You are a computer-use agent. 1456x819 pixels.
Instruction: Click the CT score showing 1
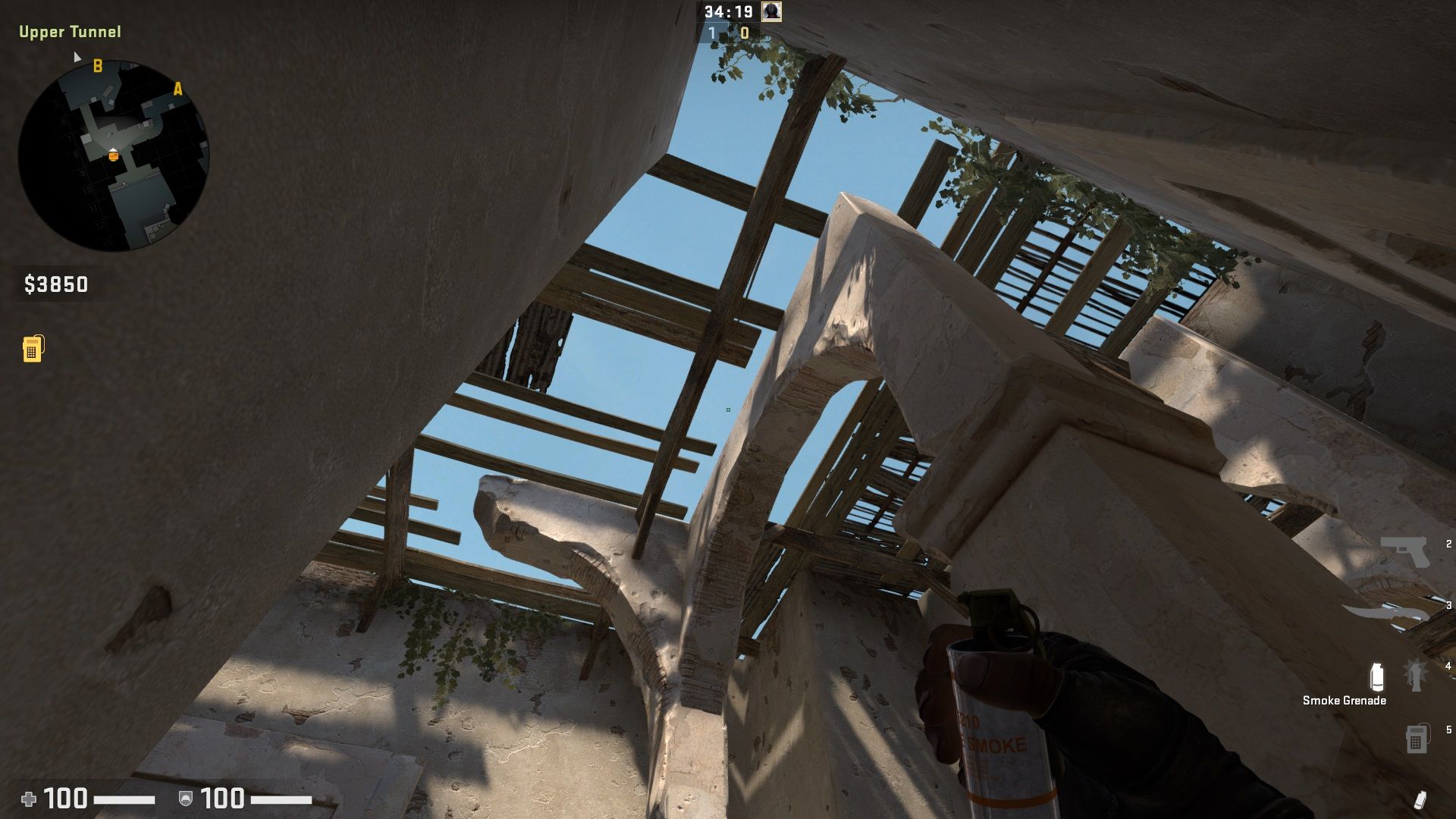pos(711,33)
